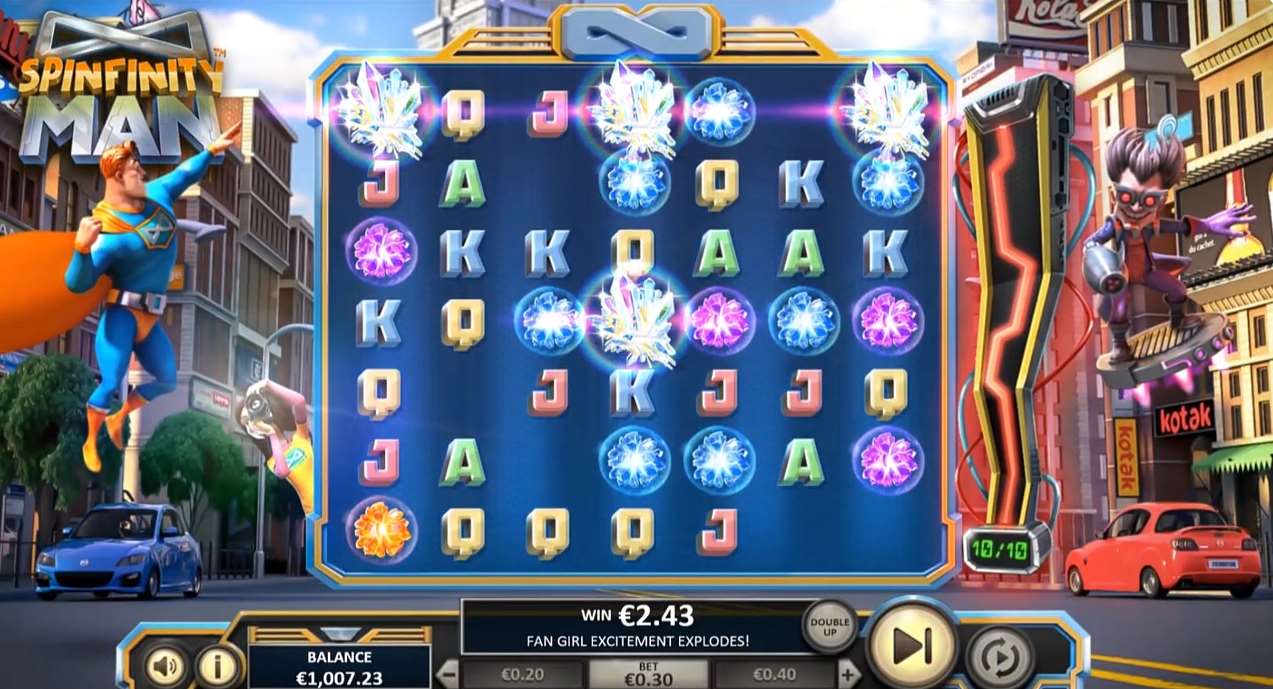Open the info paytable button
This screenshot has height=689, width=1273.
tap(218, 665)
